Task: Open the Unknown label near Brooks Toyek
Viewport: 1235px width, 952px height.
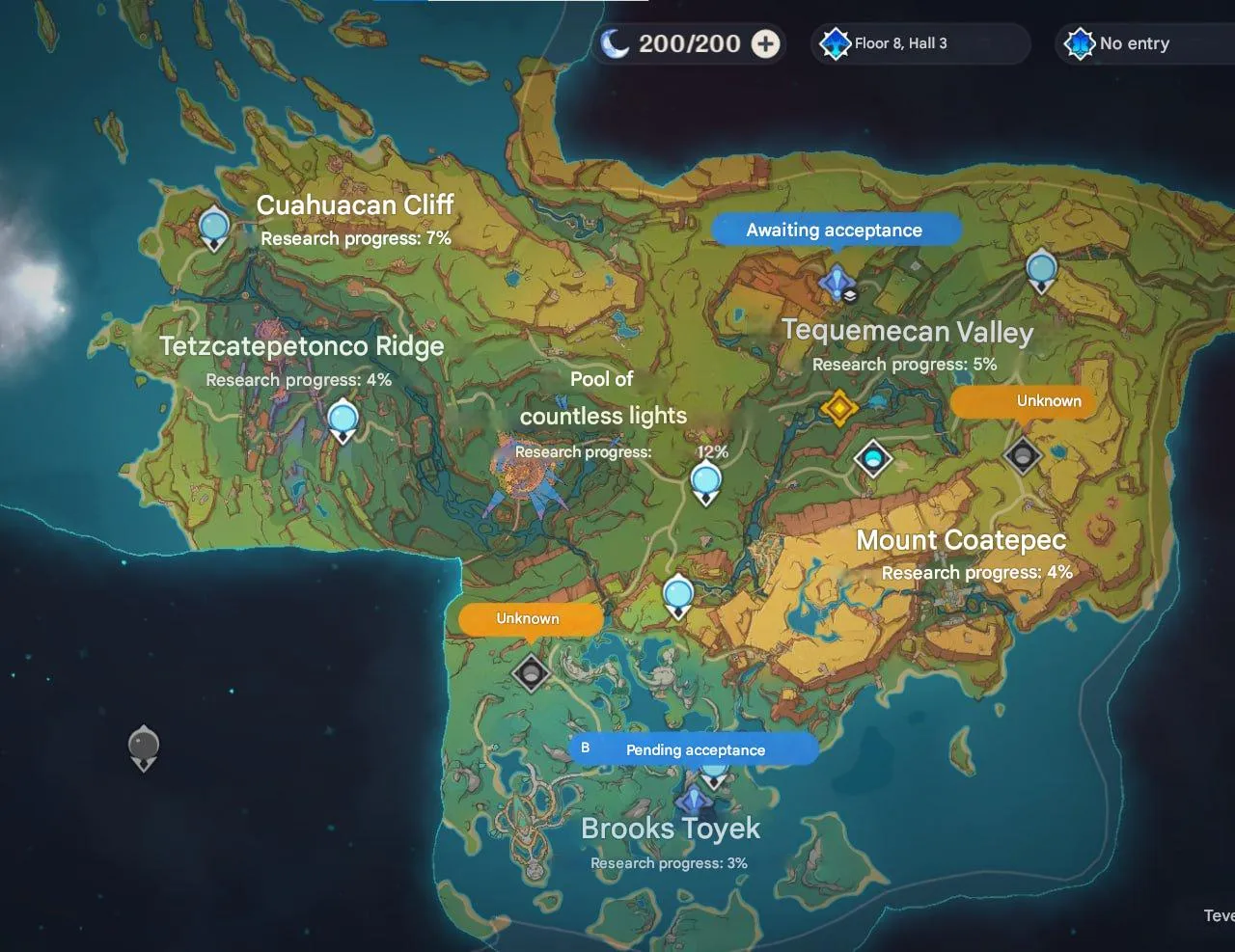Action: pyautogui.click(x=529, y=619)
